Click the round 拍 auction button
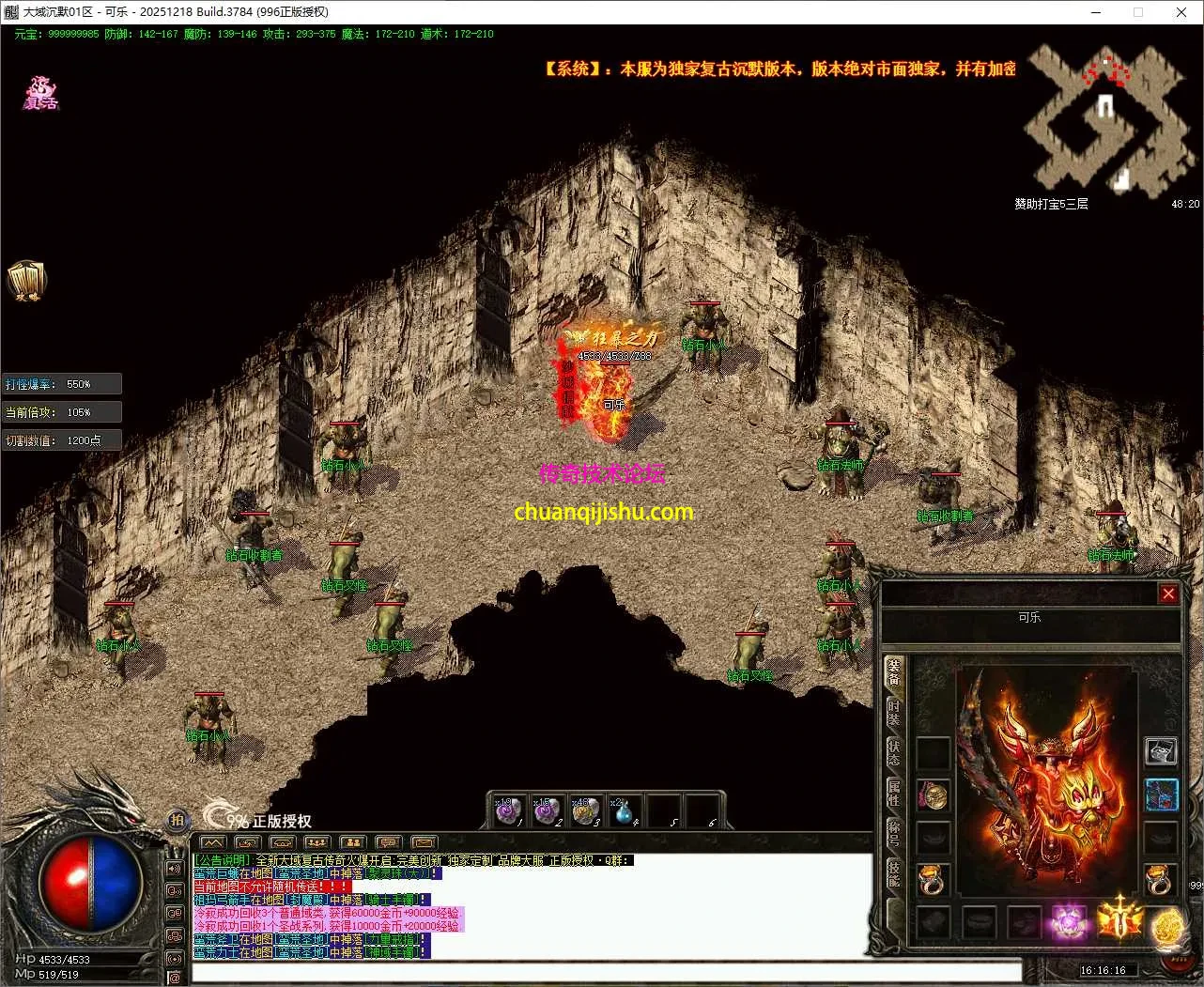The width and height of the screenshot is (1204, 987). pos(178,820)
